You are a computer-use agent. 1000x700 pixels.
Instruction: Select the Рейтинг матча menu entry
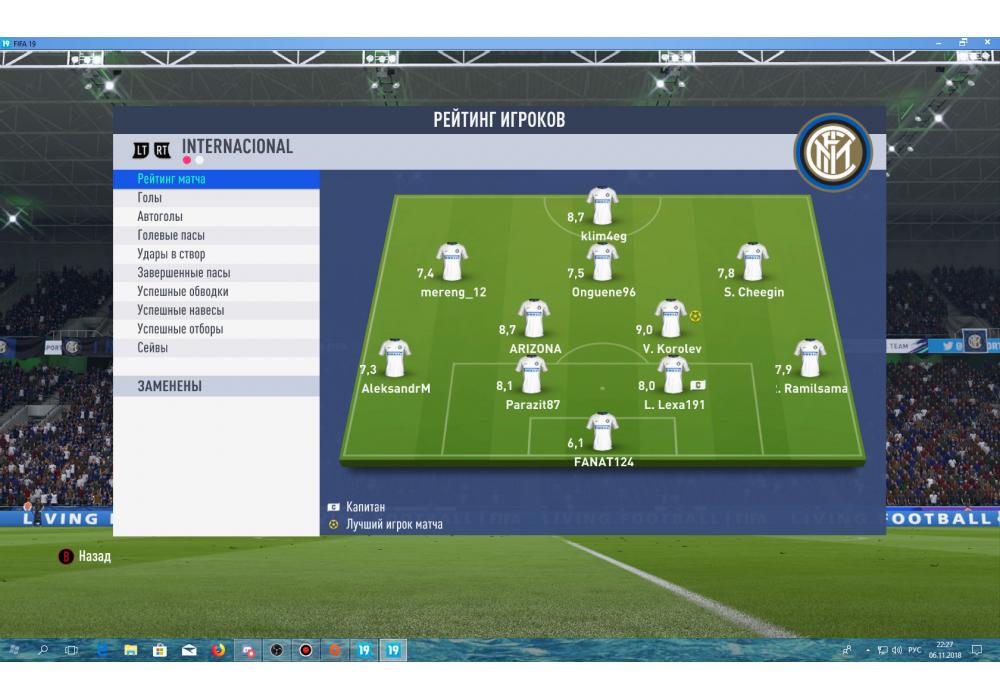click(x=172, y=179)
